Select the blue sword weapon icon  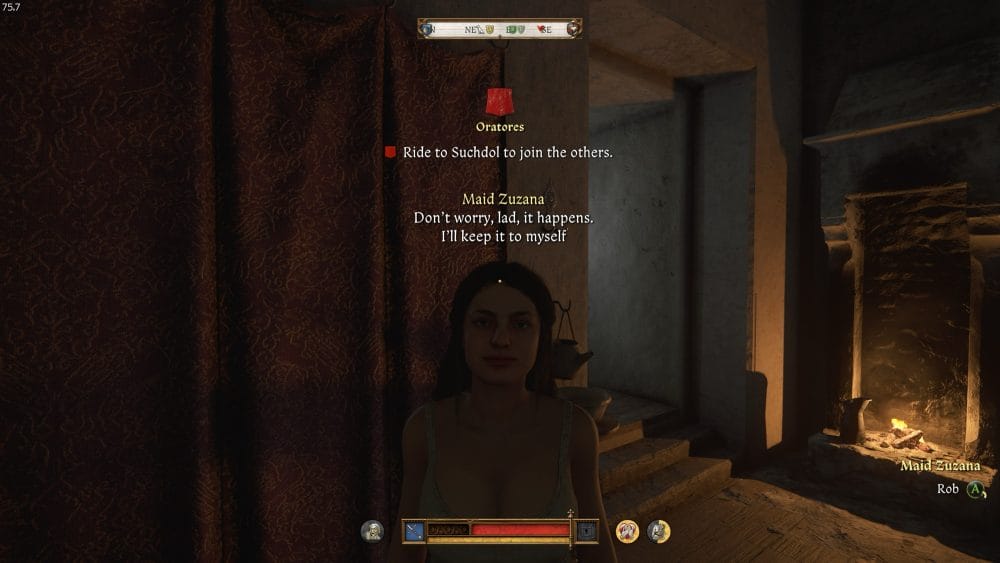(414, 531)
